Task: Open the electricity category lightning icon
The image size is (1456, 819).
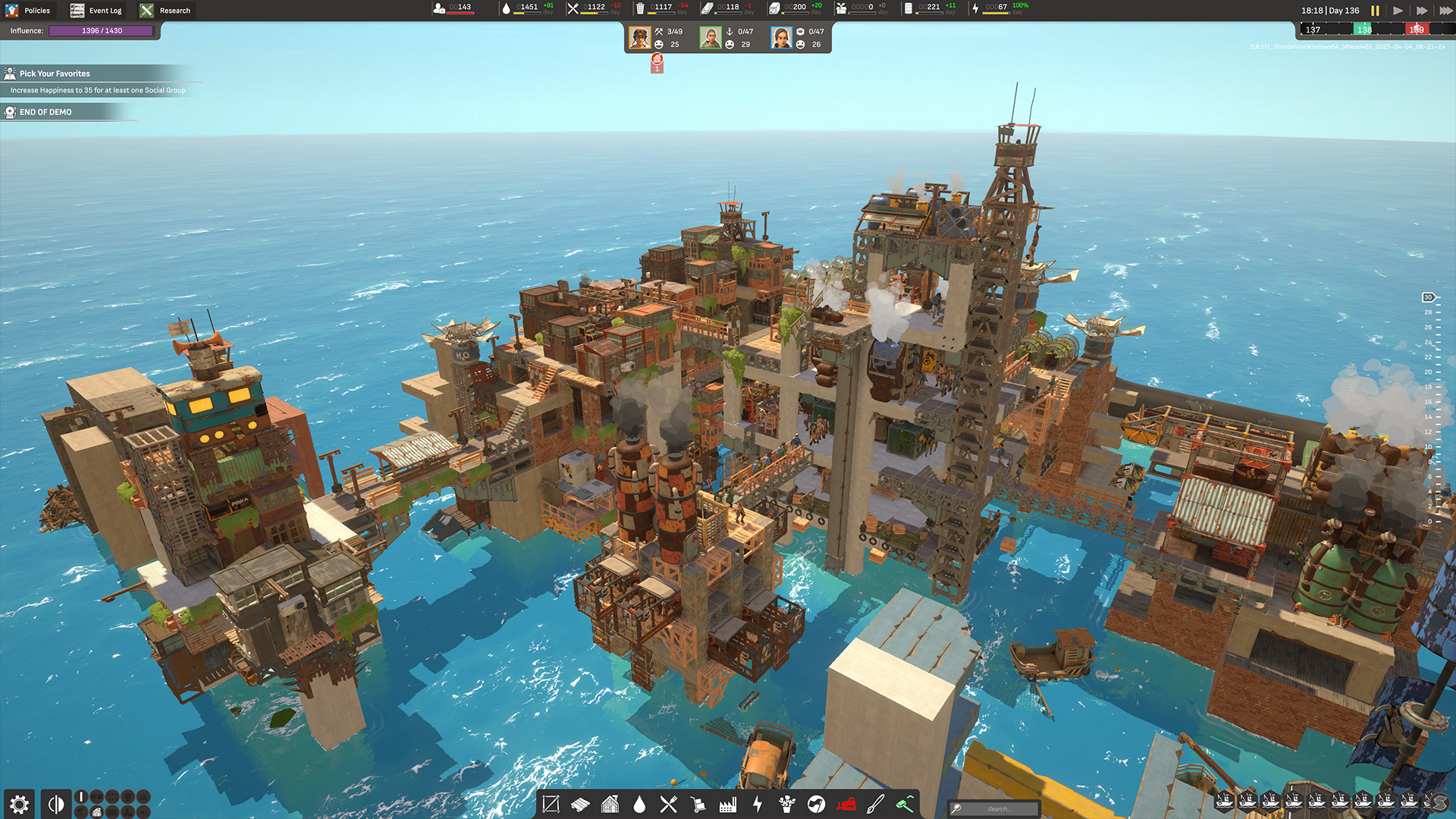Action: coord(758,805)
